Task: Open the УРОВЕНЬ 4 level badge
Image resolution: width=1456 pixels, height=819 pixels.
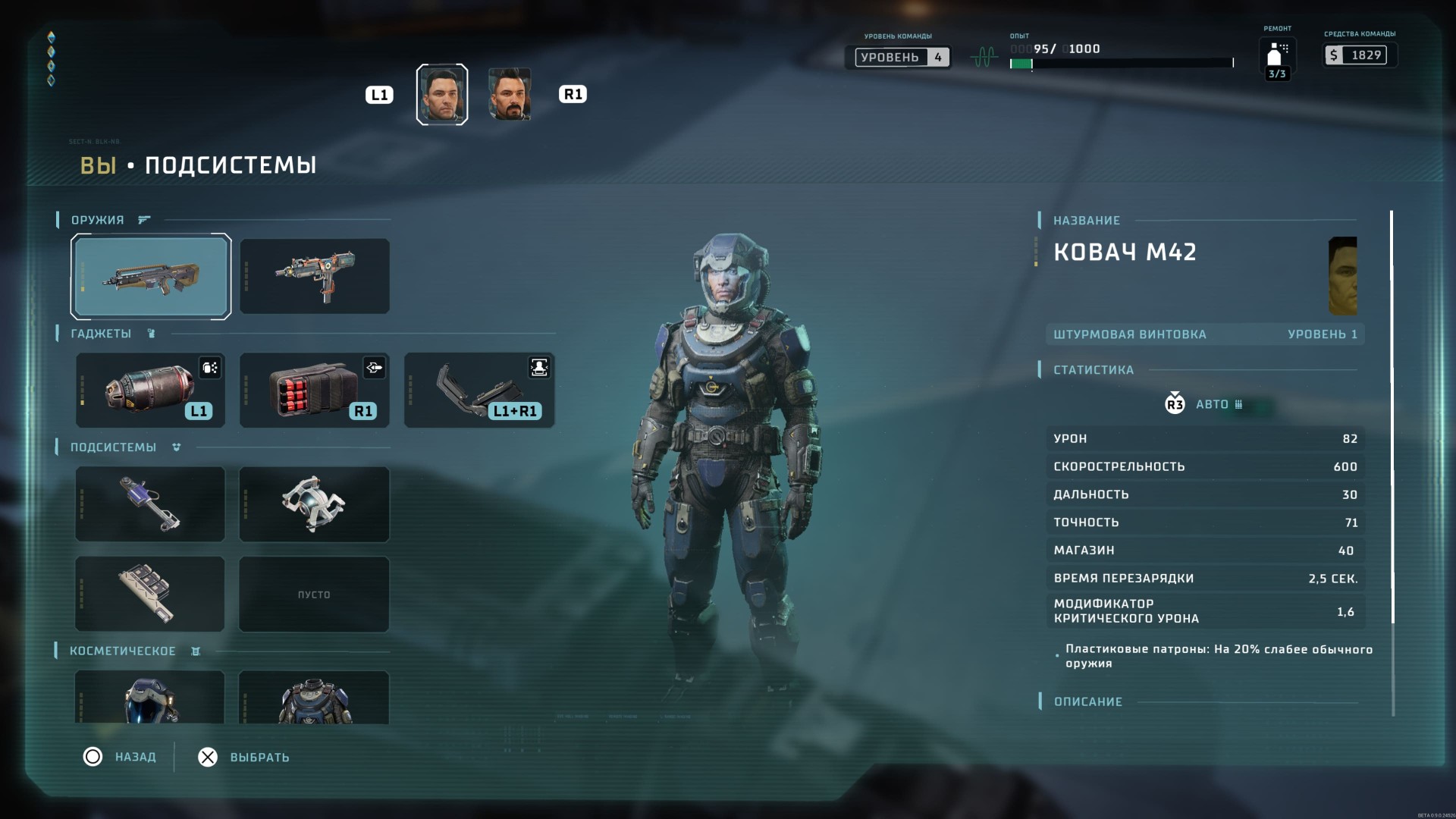Action: click(901, 57)
